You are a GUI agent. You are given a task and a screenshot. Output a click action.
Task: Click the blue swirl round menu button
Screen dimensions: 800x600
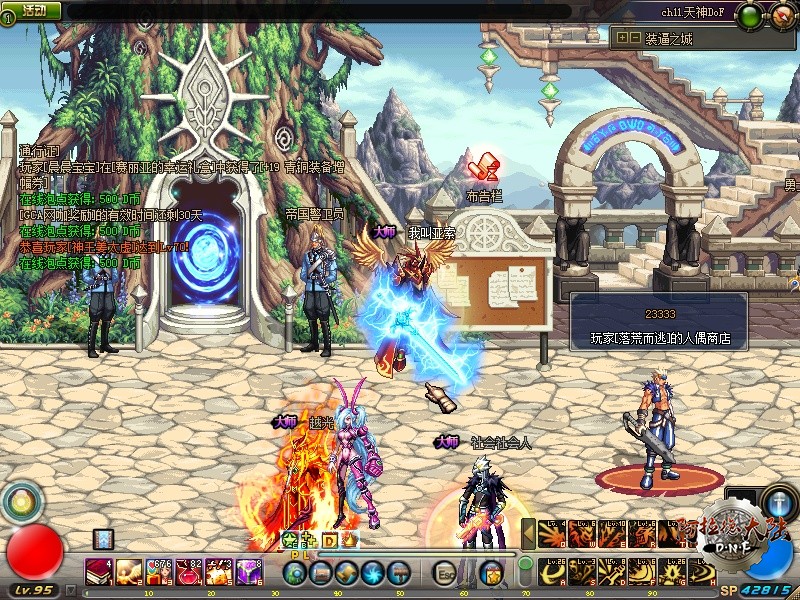pos(372,573)
